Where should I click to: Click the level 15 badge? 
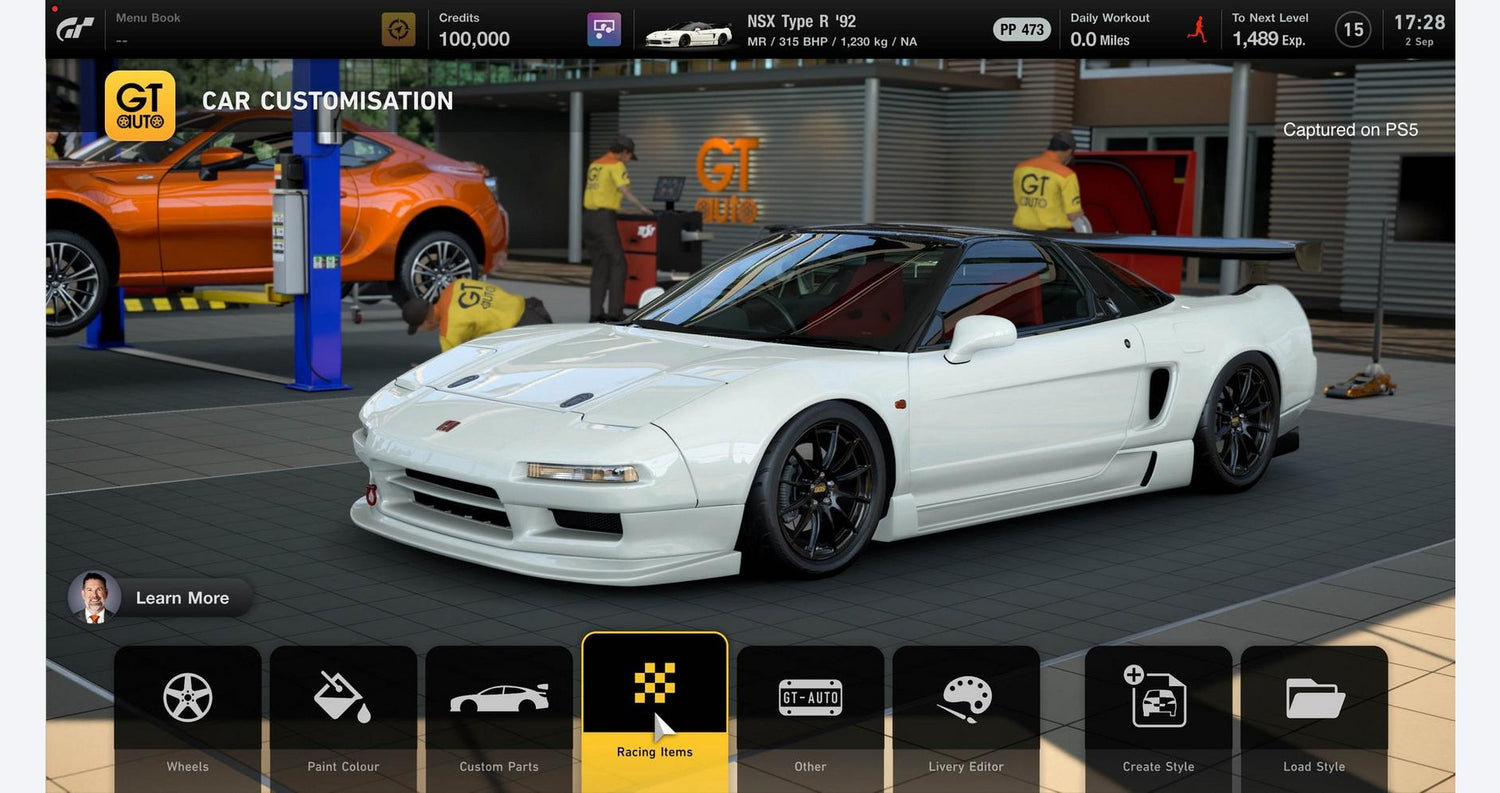pyautogui.click(x=1353, y=30)
